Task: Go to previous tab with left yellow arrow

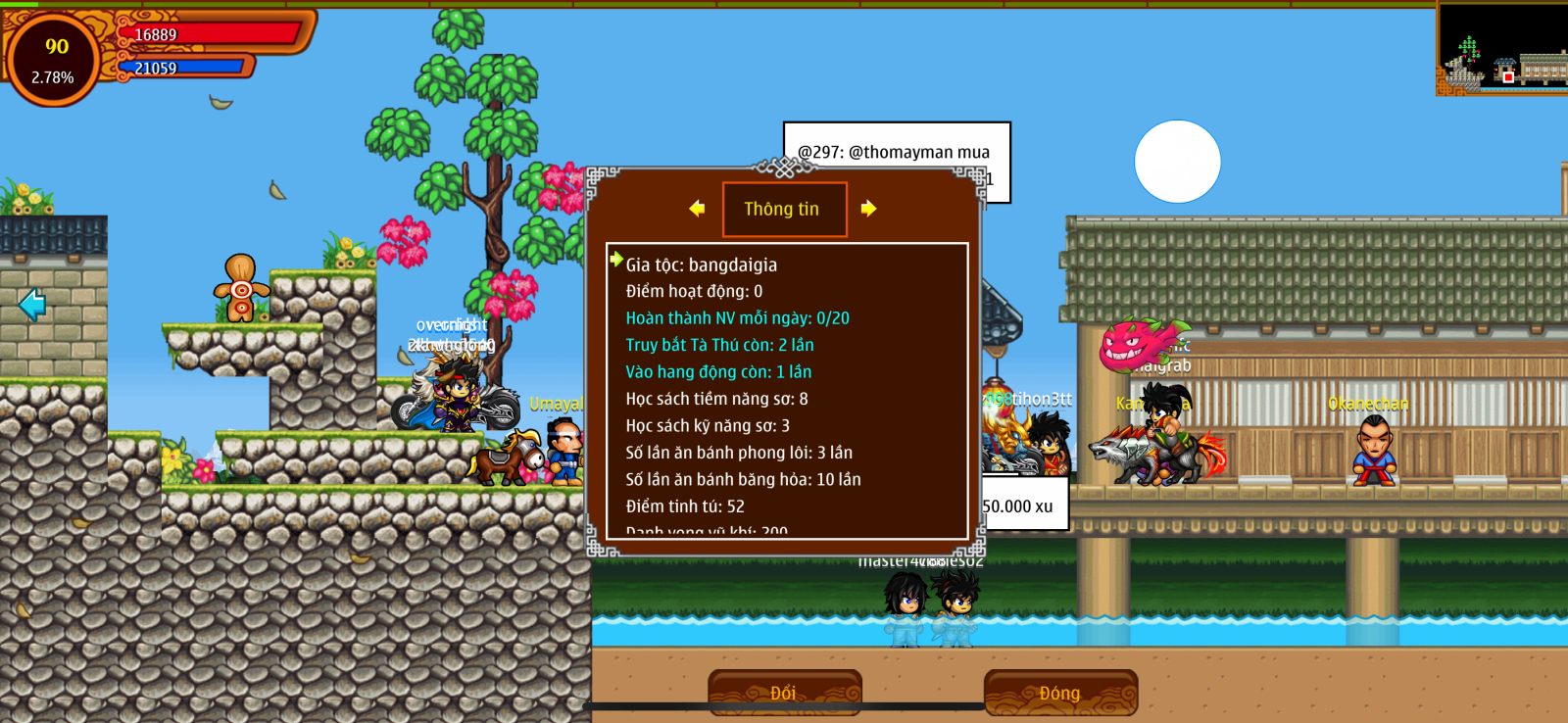Action: [x=697, y=209]
